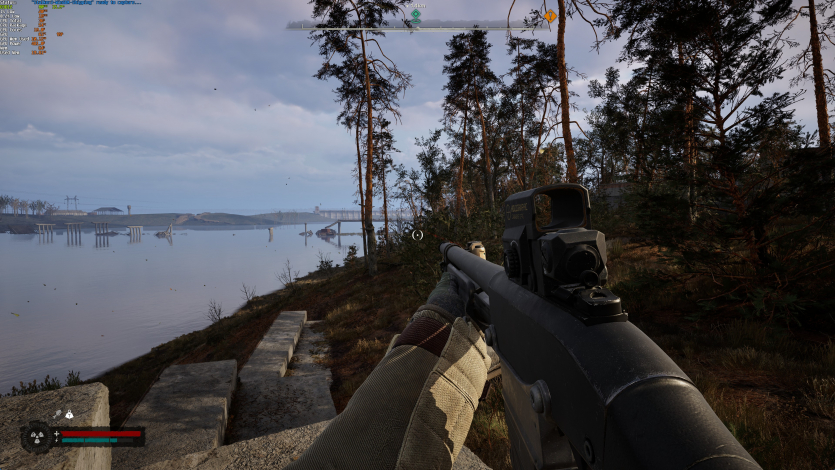Click the weight overload status icon

pyautogui.click(x=68, y=414)
